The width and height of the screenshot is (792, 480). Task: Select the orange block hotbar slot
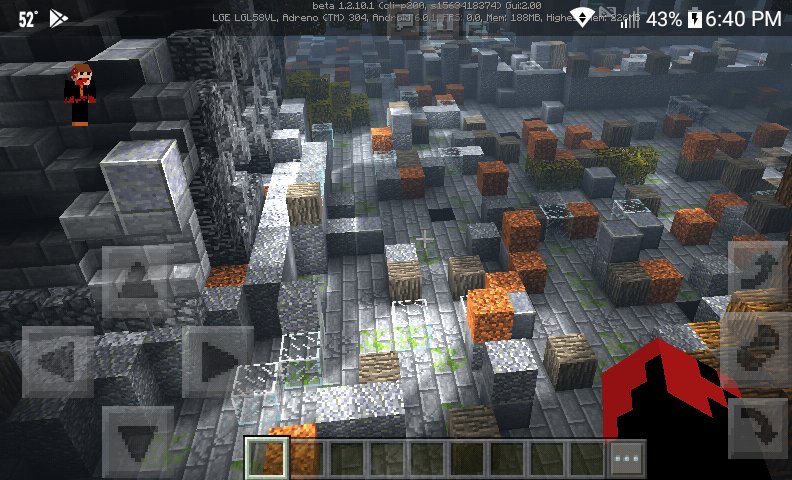[304, 458]
